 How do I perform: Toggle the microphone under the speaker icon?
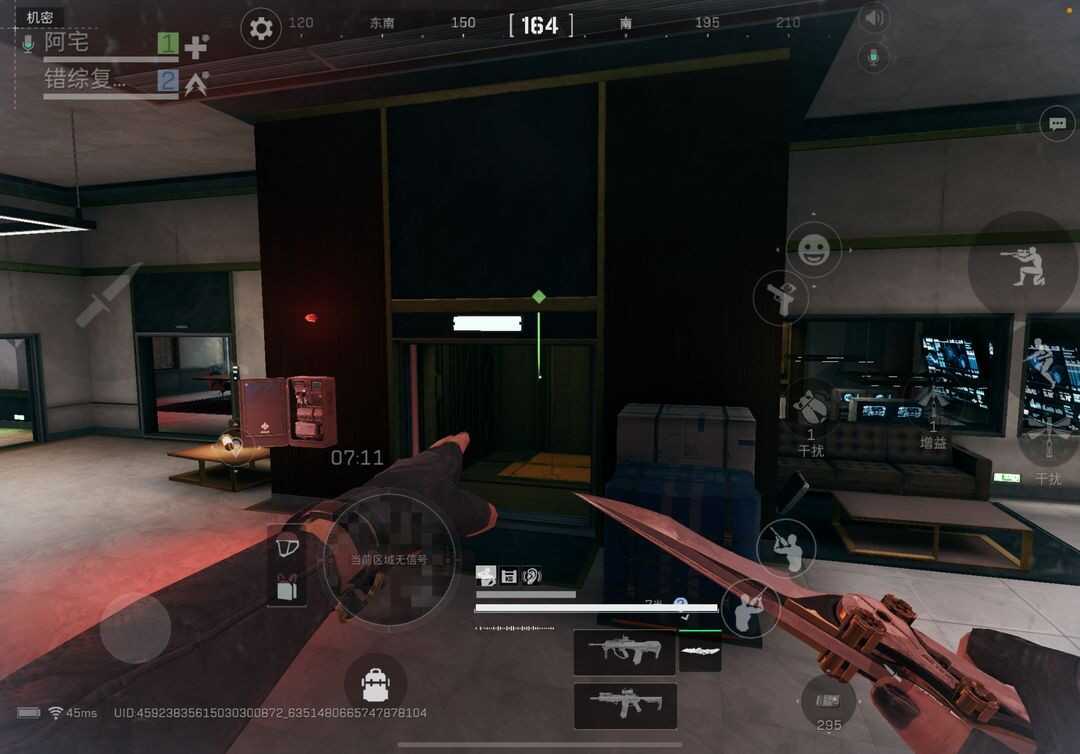tap(873, 57)
